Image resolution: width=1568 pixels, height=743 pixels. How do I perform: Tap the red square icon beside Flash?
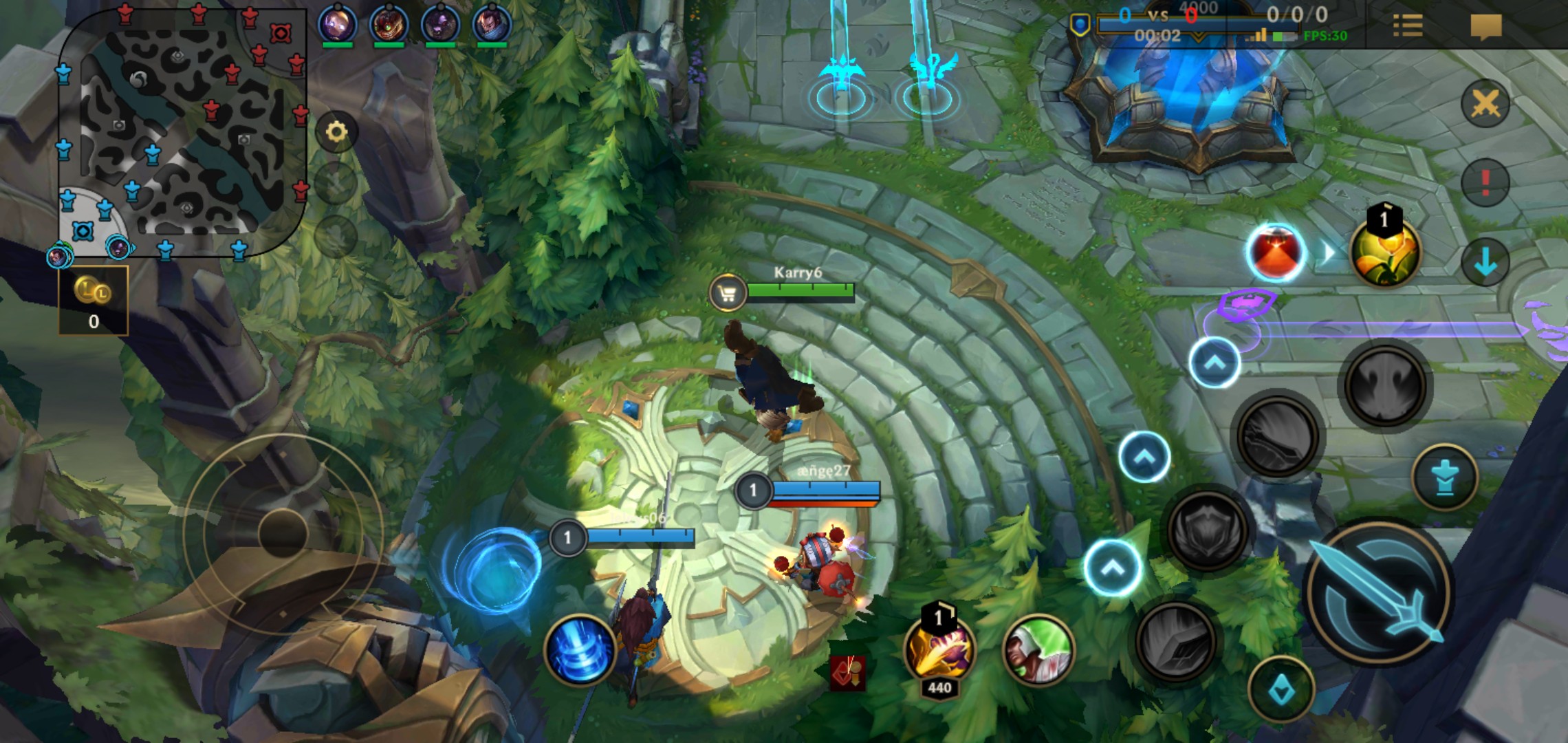click(848, 673)
